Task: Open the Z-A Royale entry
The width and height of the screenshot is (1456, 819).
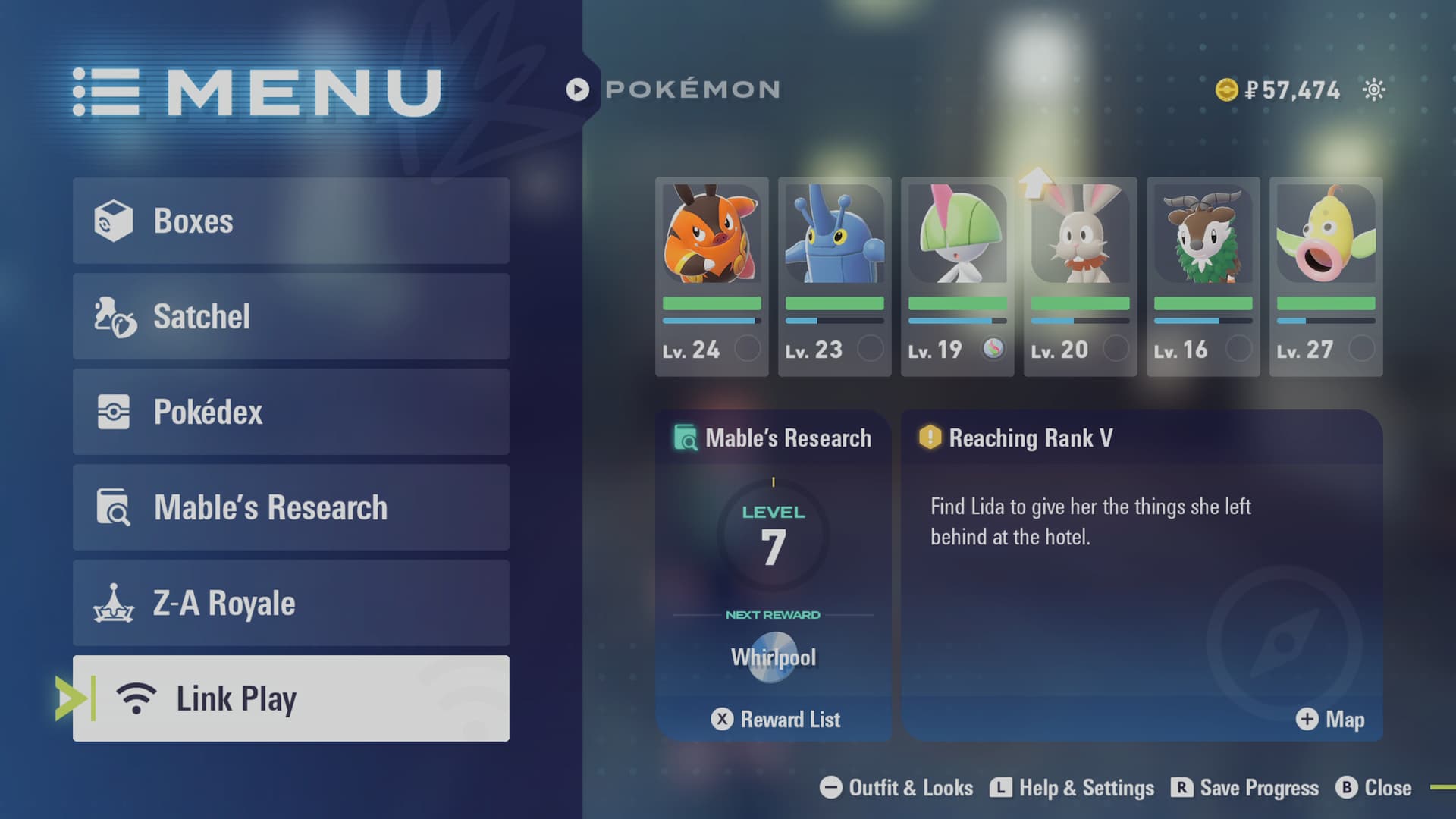Action: [x=290, y=603]
